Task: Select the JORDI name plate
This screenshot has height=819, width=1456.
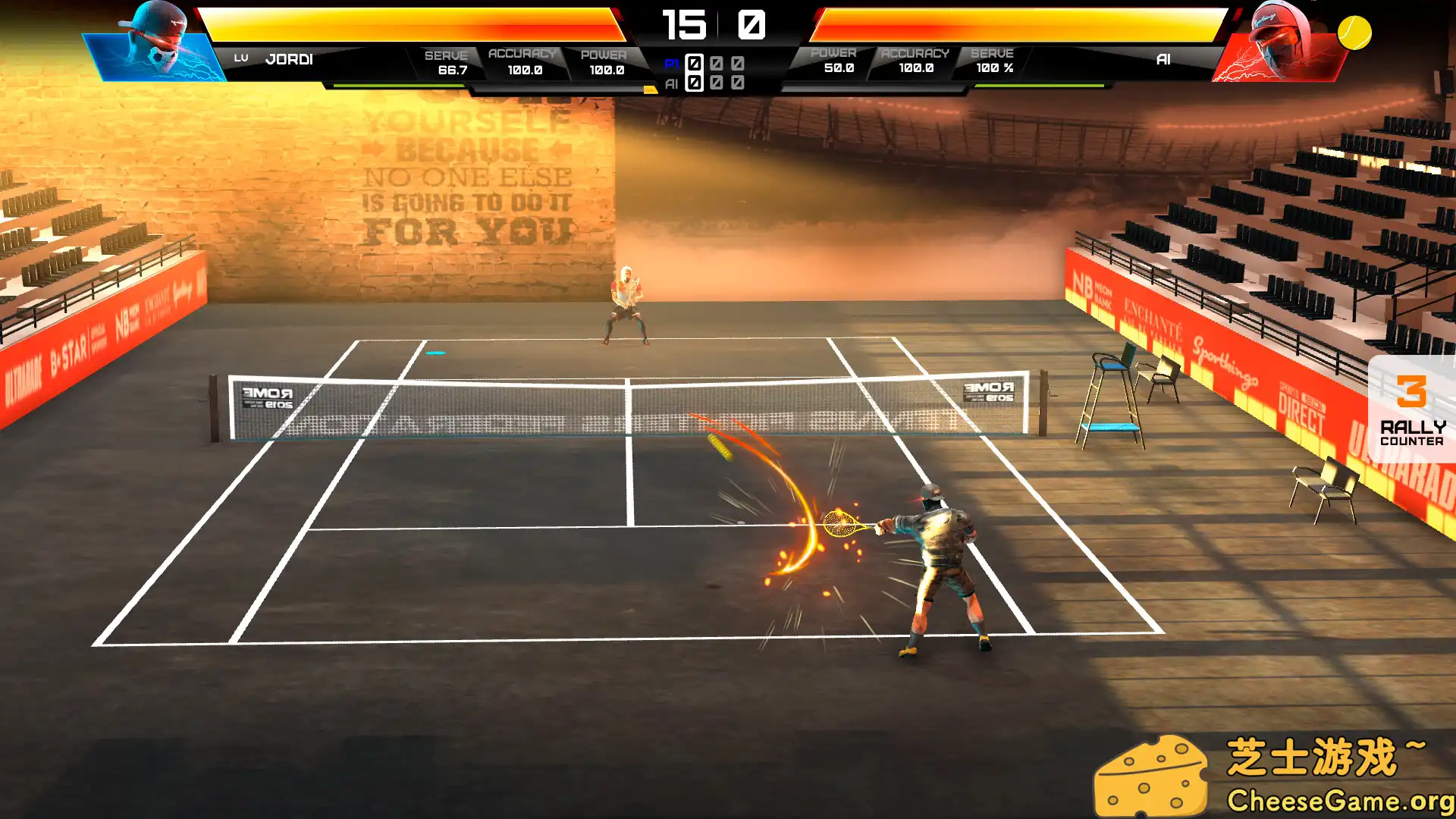Action: 288,58
